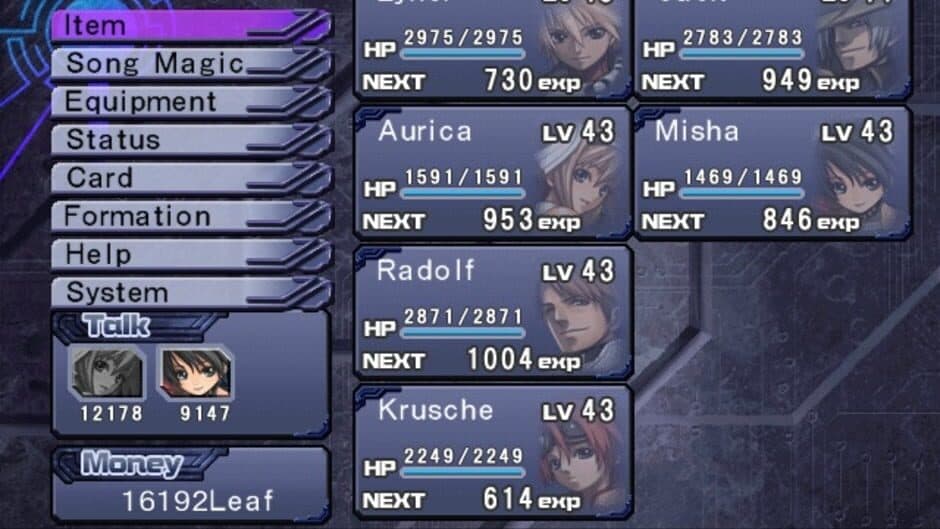Viewport: 940px width, 529px height.
Task: Choose Misha's party card
Action: 772,174
